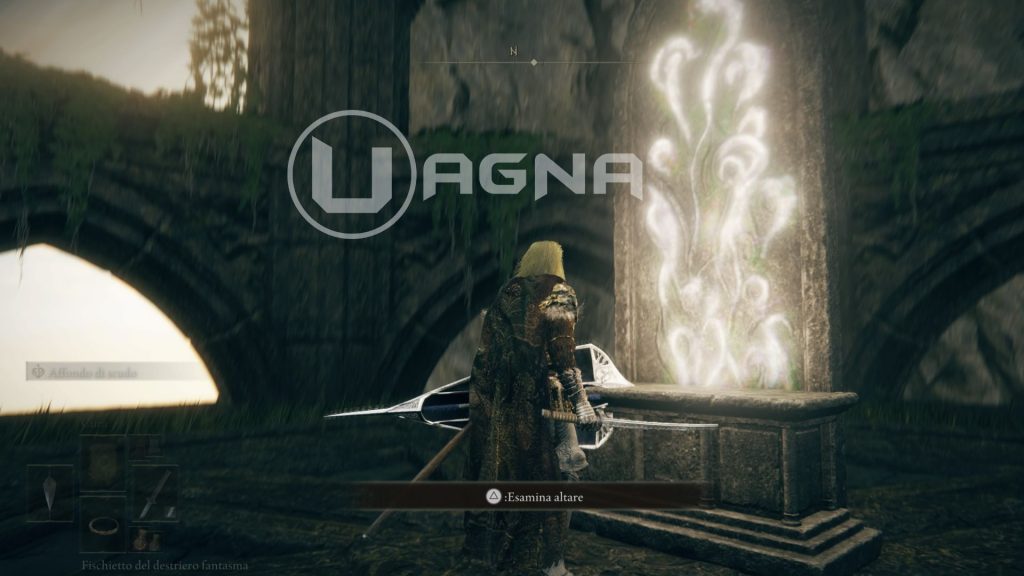Click the Uagna watermark logo
Screen dimensions: 1024x576
(x=466, y=175)
